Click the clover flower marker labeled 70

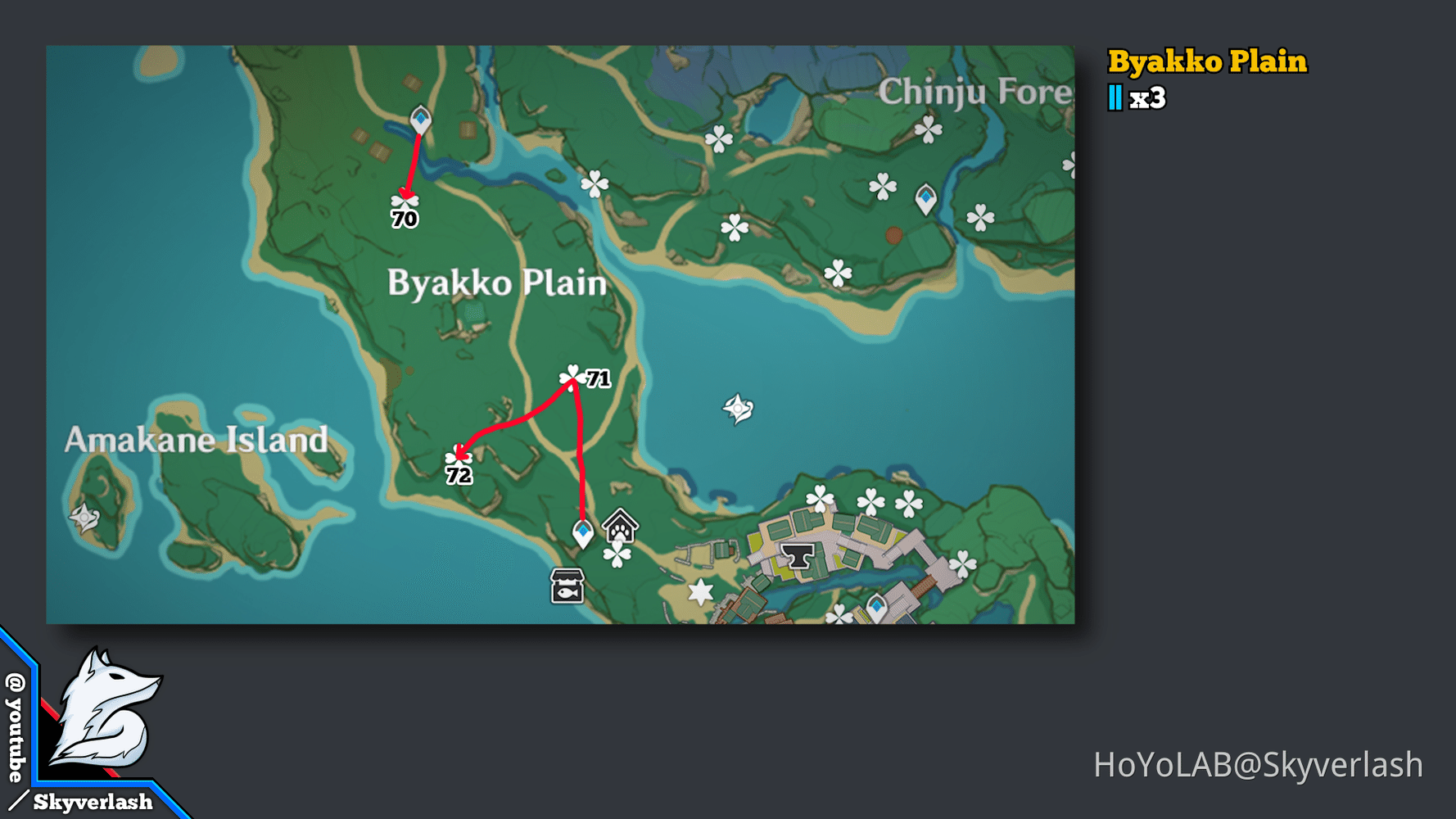pyautogui.click(x=405, y=199)
